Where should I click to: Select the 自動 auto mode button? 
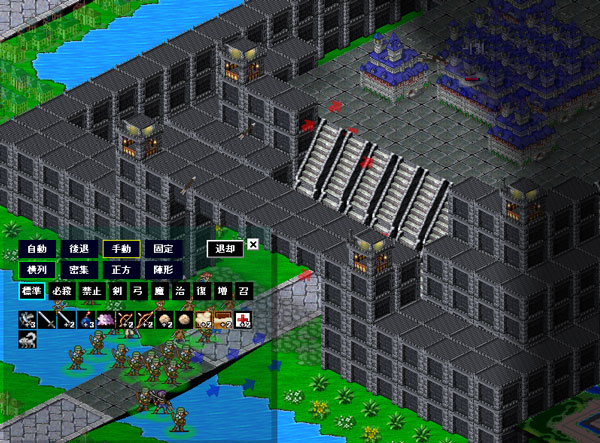[x=37, y=248]
